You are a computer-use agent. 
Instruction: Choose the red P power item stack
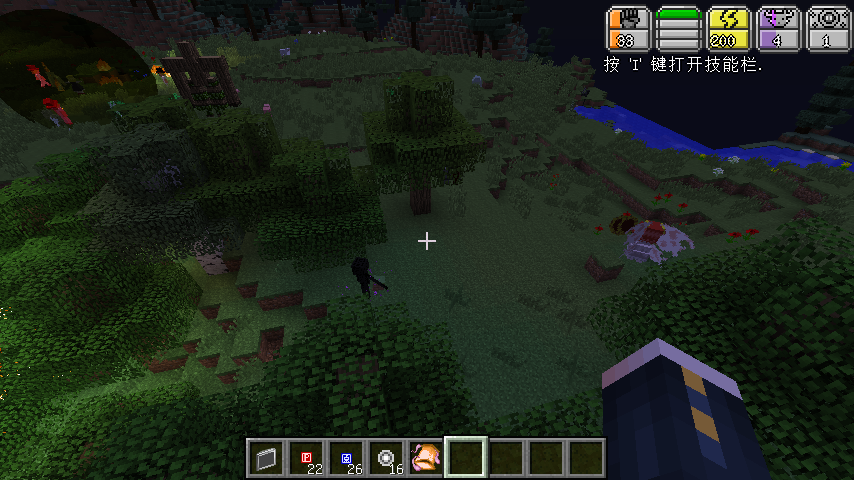(306, 458)
